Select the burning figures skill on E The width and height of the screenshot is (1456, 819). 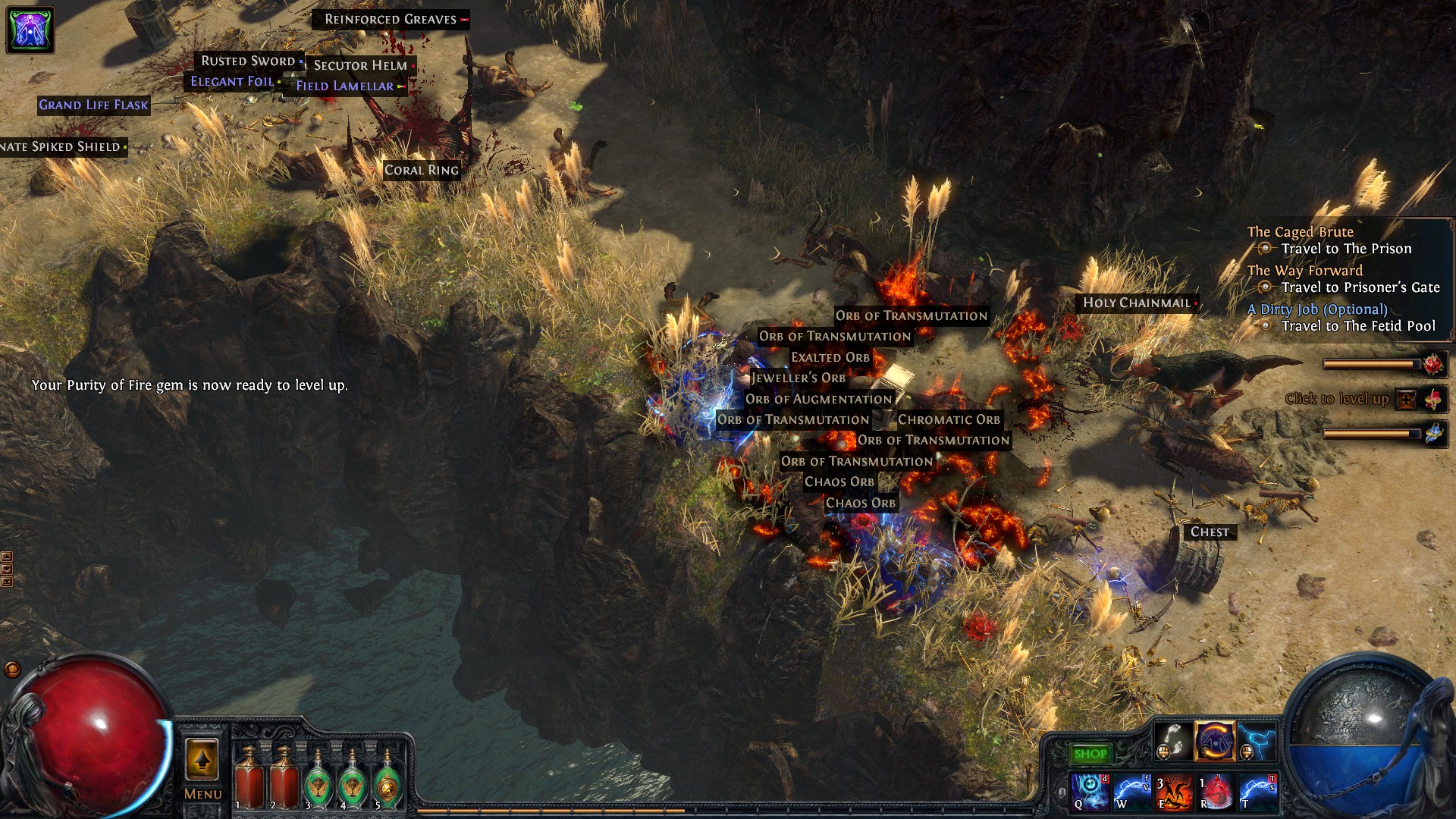1173,791
